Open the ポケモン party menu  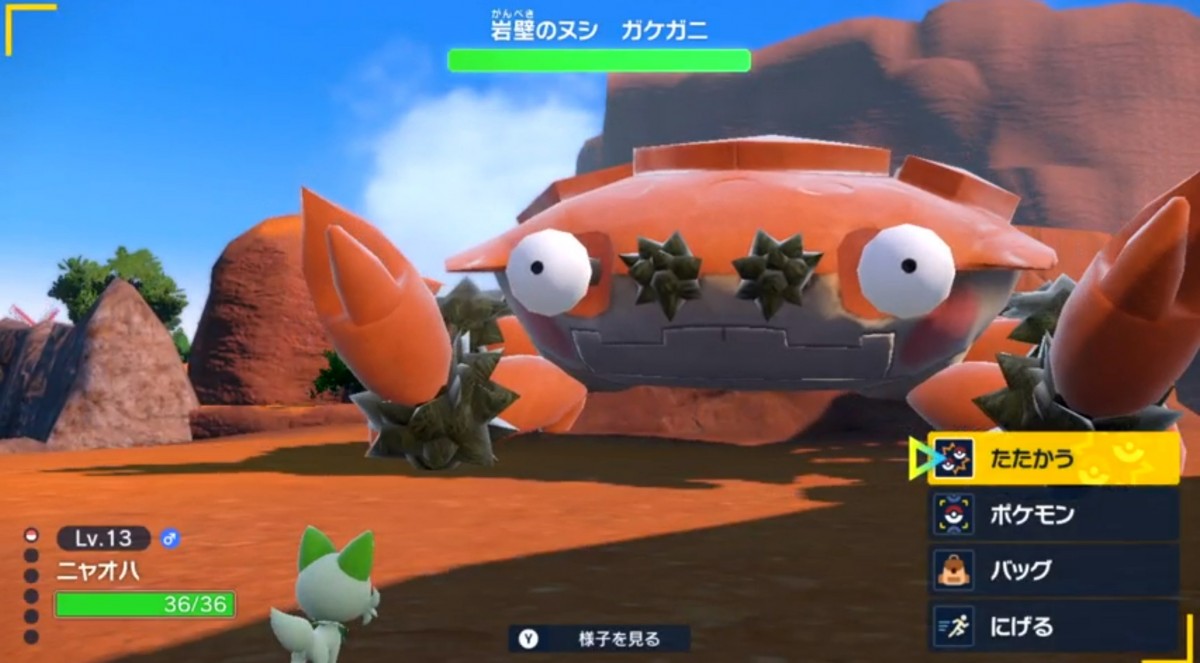(1052, 515)
